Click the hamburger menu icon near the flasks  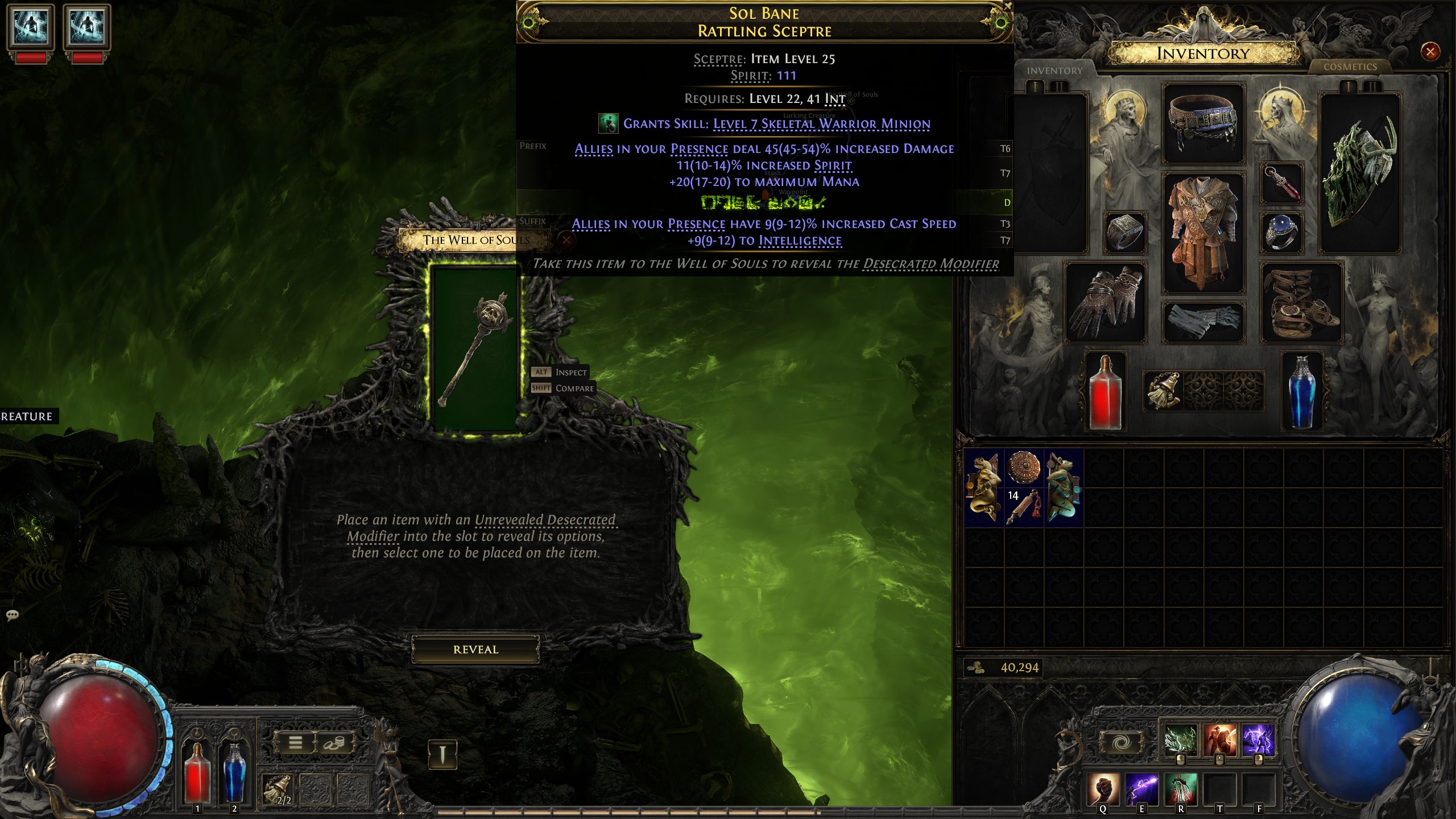click(295, 743)
